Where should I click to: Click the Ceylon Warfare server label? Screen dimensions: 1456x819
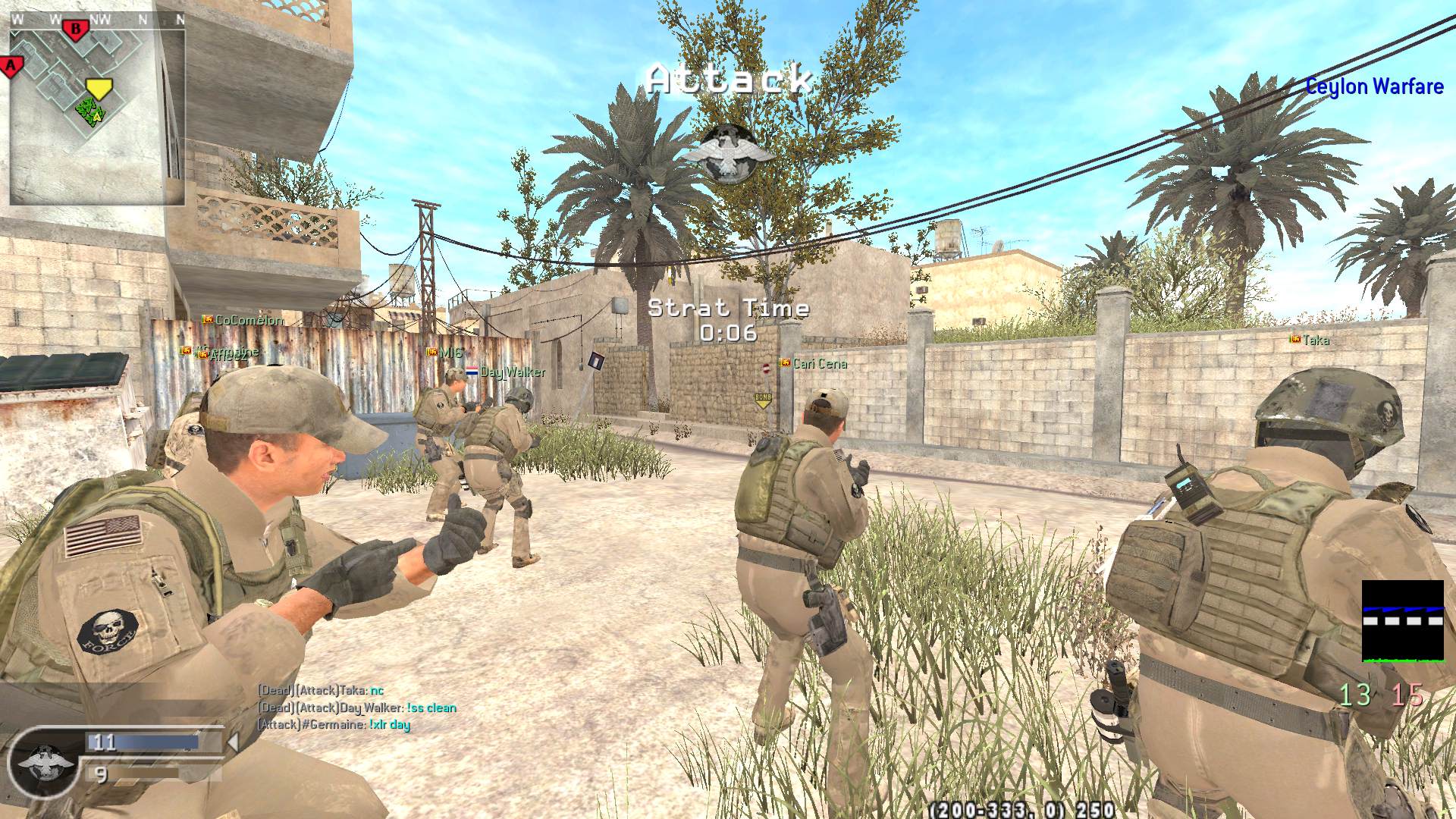point(1373,86)
